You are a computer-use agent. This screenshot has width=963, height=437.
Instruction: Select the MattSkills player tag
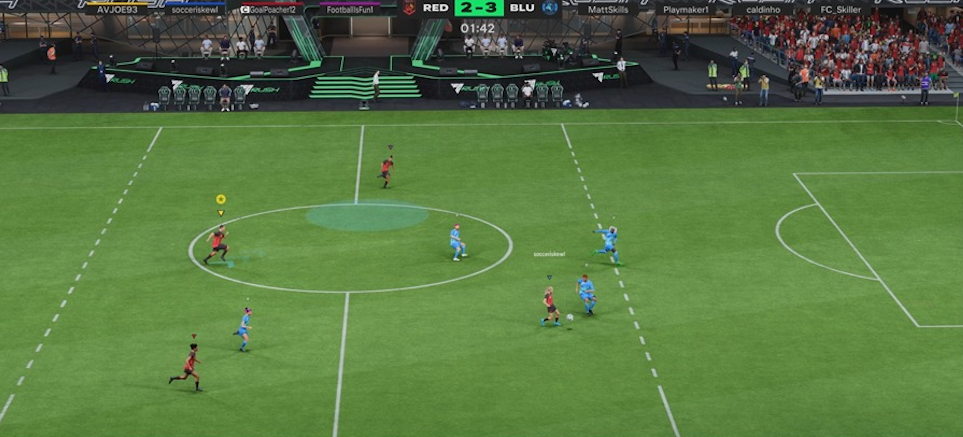tap(608, 9)
